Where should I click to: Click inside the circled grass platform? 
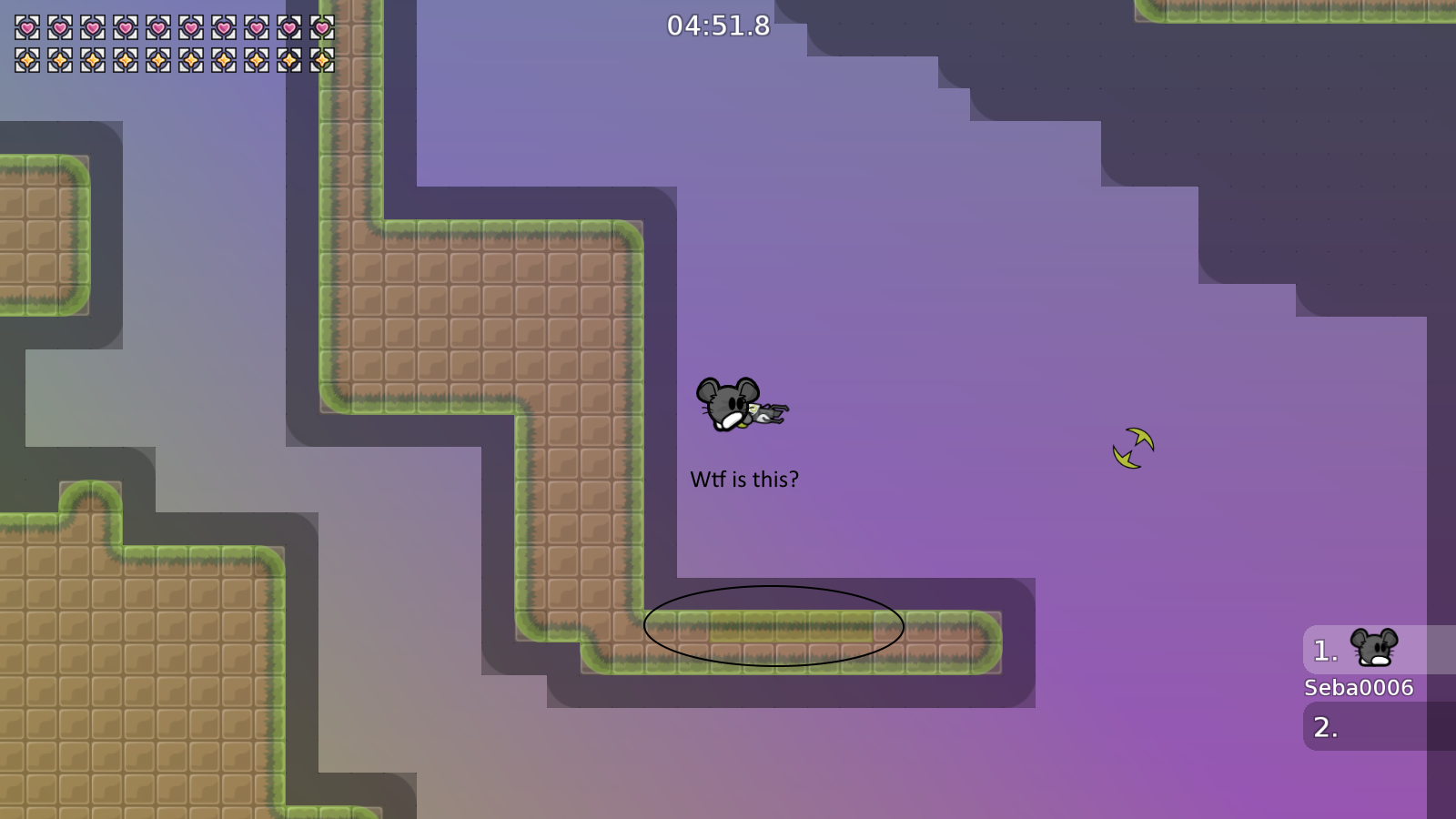pos(772,625)
